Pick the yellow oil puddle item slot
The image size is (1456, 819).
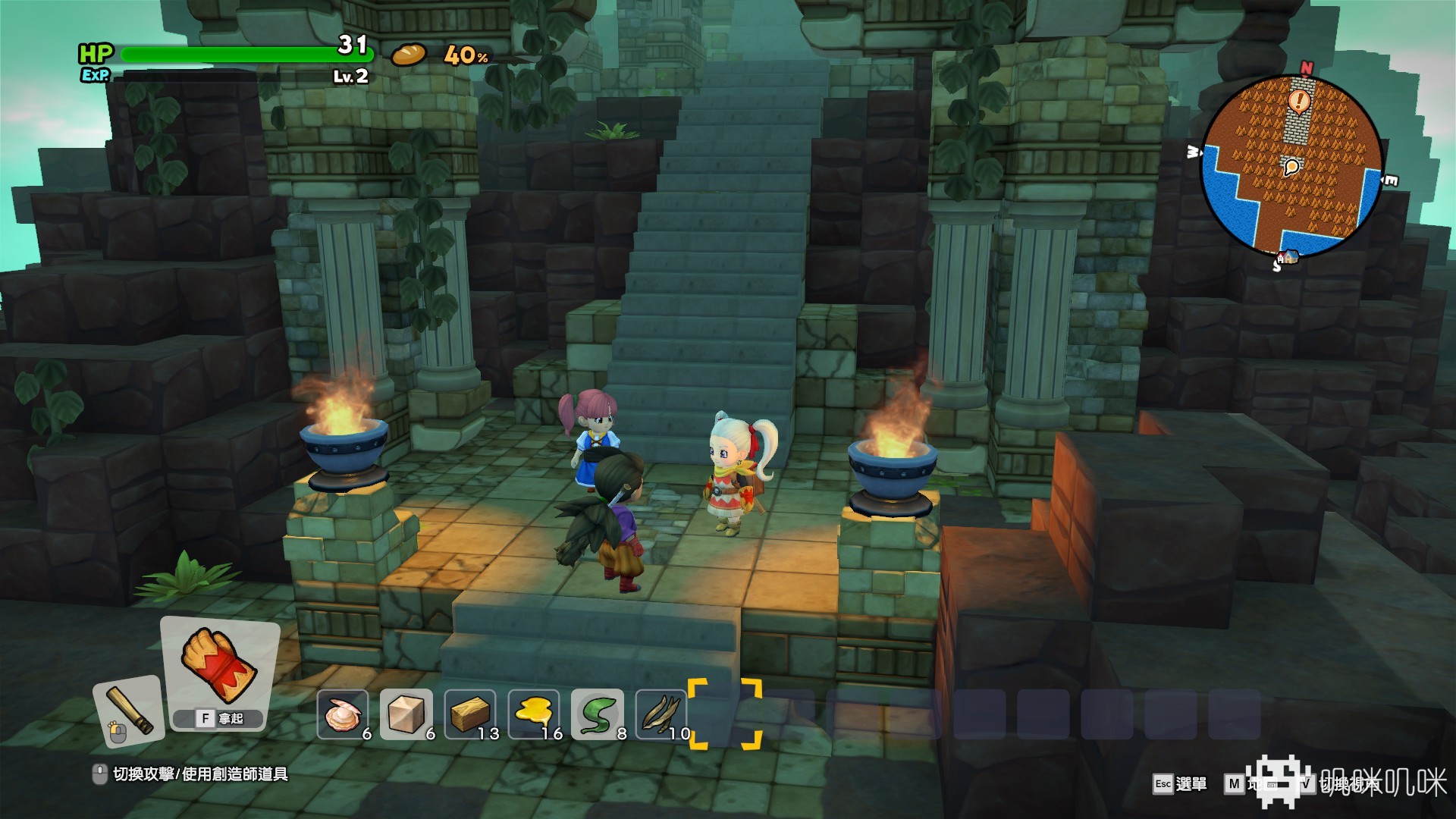click(x=534, y=714)
